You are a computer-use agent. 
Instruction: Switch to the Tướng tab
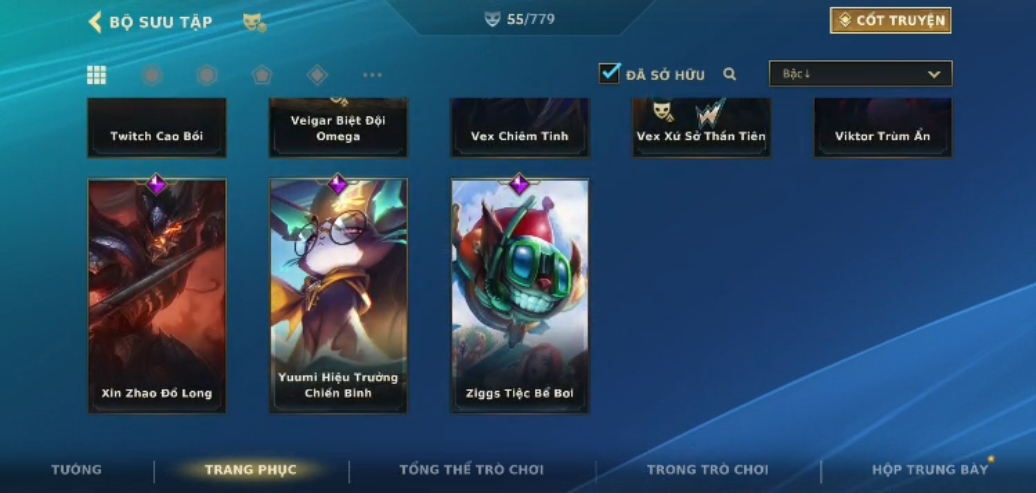[x=77, y=470]
